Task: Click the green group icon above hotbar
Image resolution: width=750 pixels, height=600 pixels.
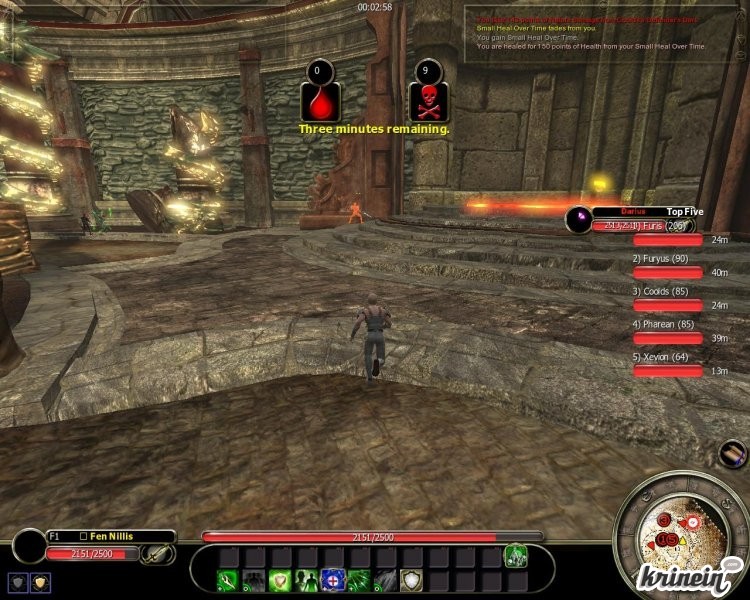Action: [515, 555]
